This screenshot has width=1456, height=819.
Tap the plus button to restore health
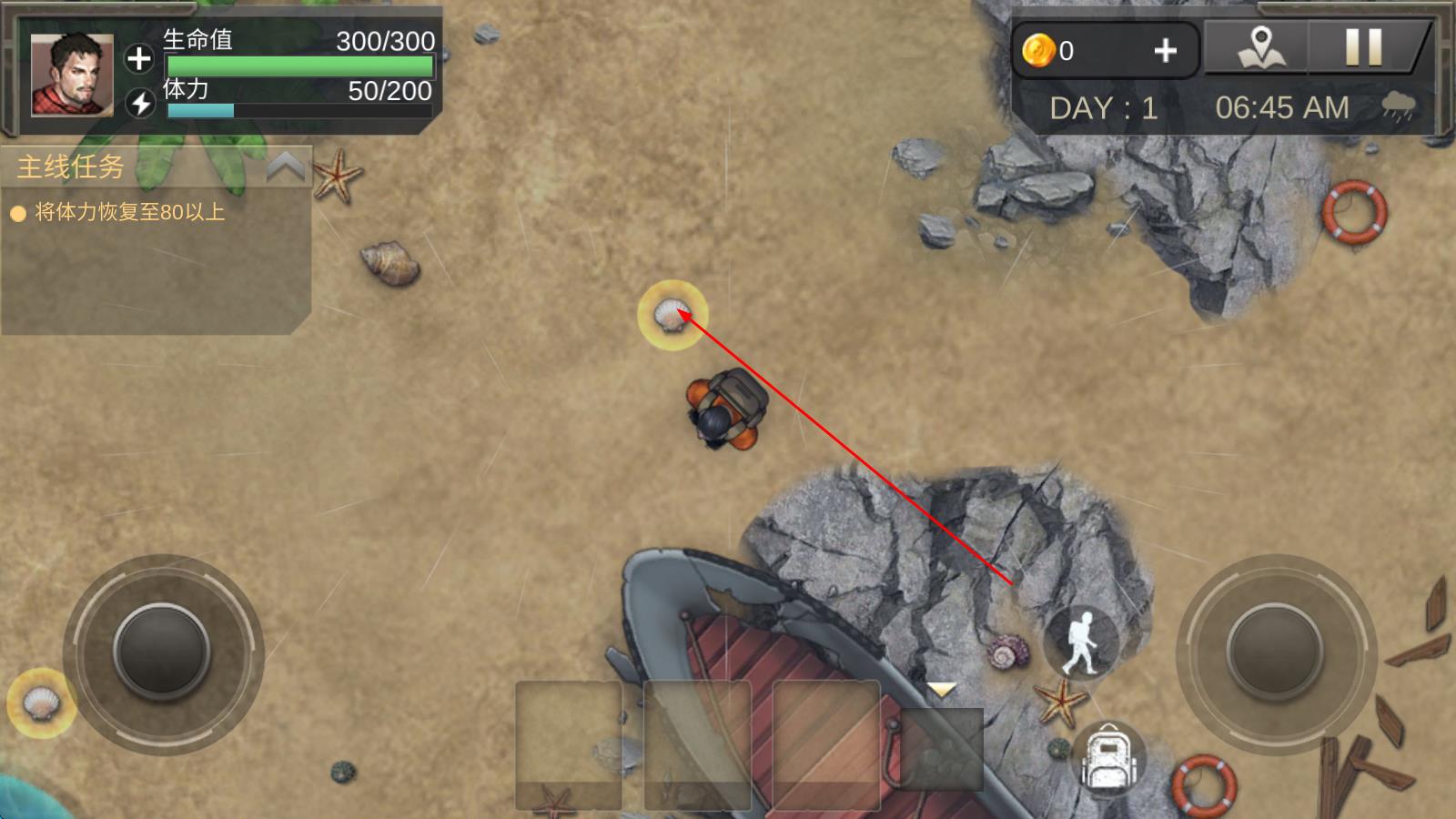coord(138,58)
